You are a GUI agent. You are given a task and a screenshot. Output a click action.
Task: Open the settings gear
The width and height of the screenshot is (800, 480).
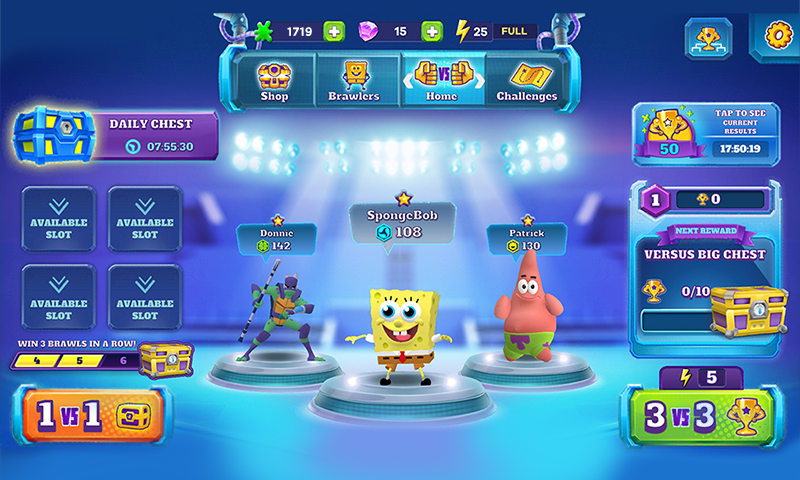tap(776, 35)
